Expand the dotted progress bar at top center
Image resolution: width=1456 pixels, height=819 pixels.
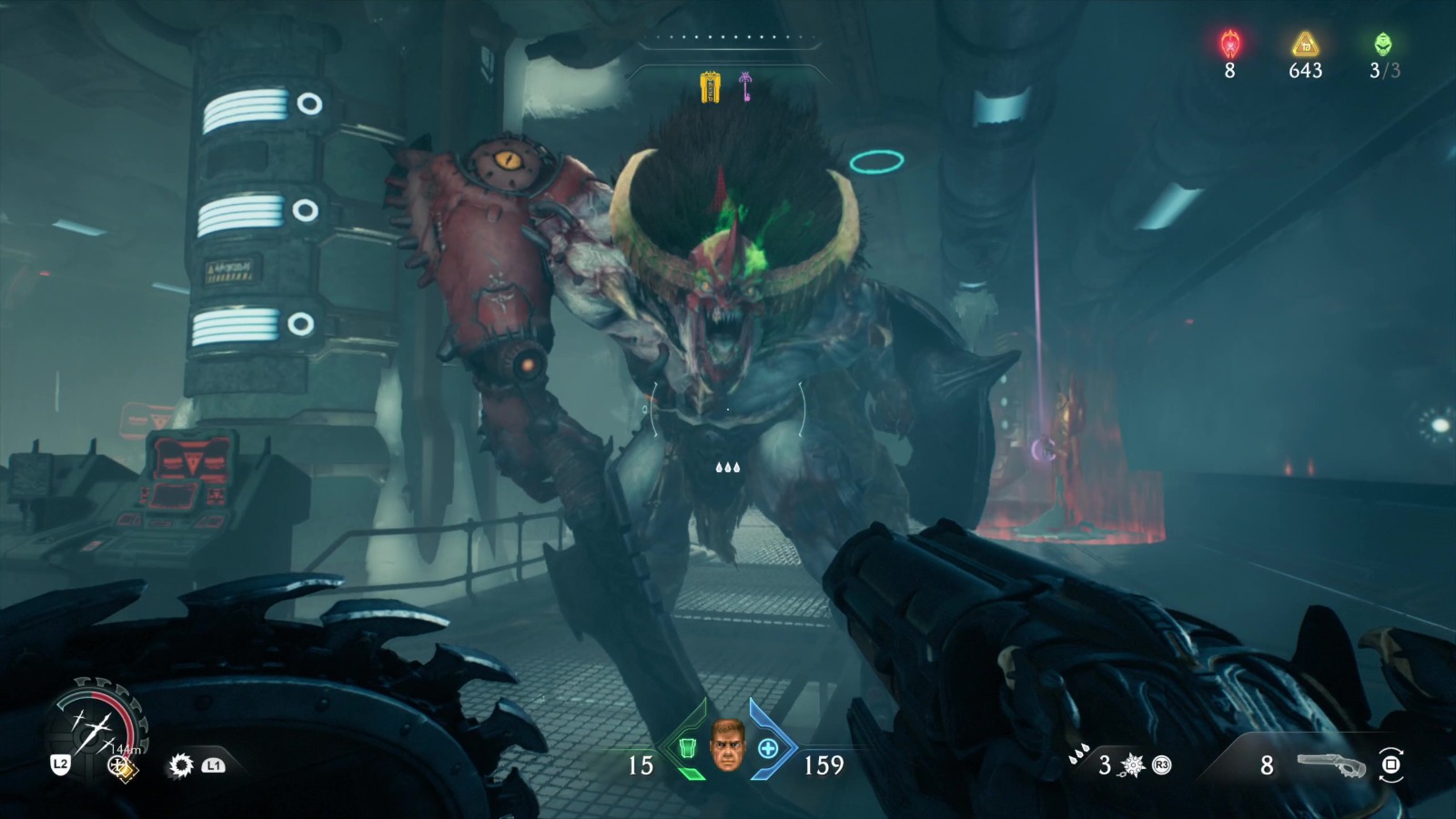pos(727,39)
